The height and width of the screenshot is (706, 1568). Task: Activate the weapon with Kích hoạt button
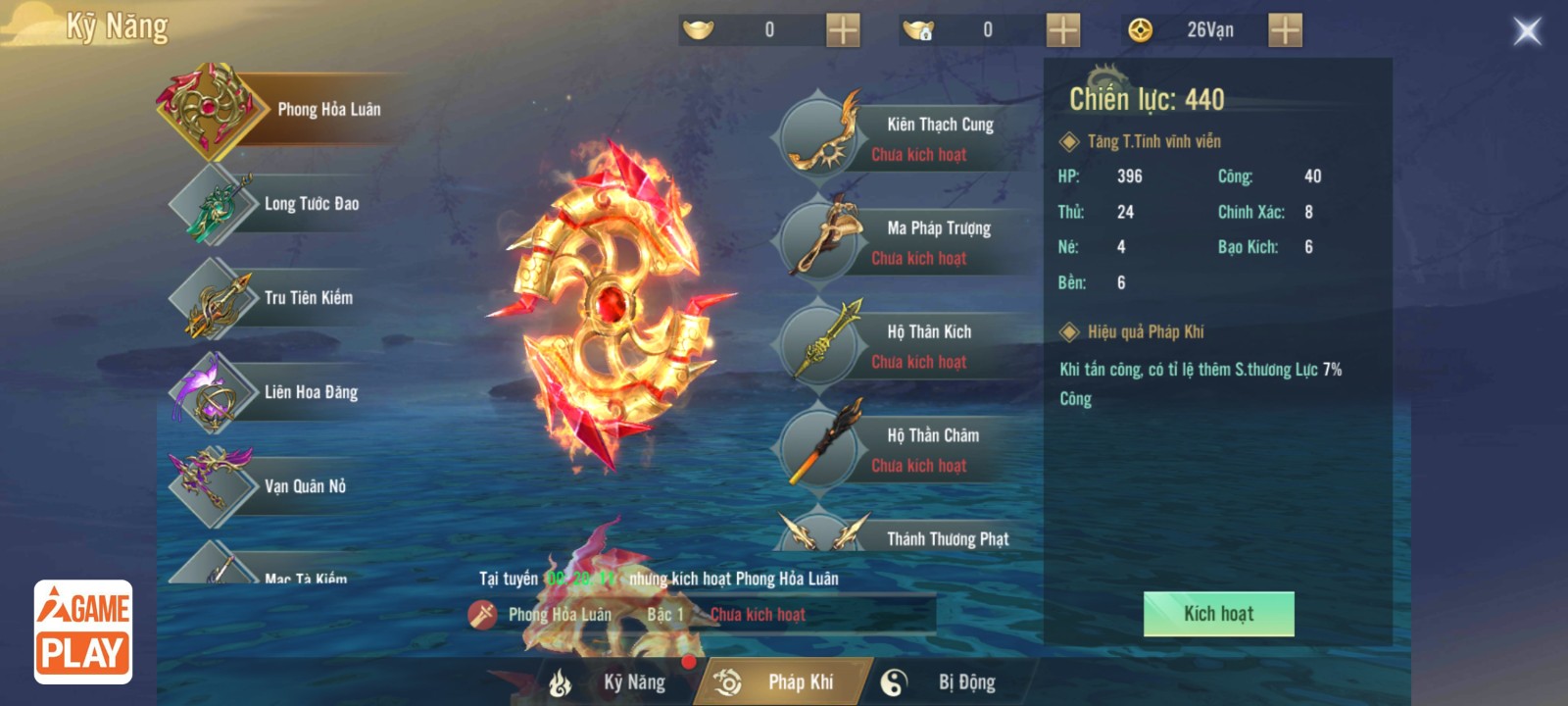click(1218, 614)
